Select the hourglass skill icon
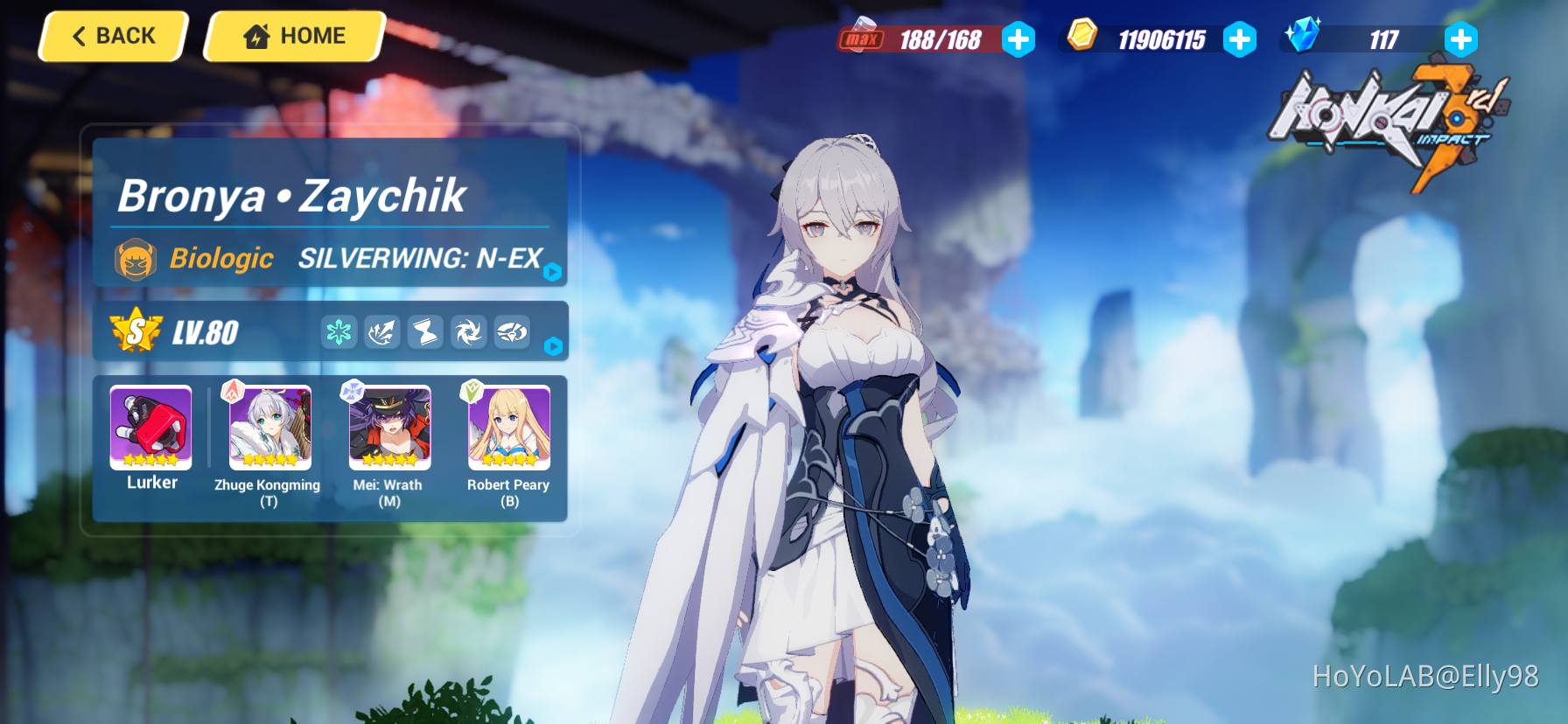The width and height of the screenshot is (1568, 724). coord(425,332)
